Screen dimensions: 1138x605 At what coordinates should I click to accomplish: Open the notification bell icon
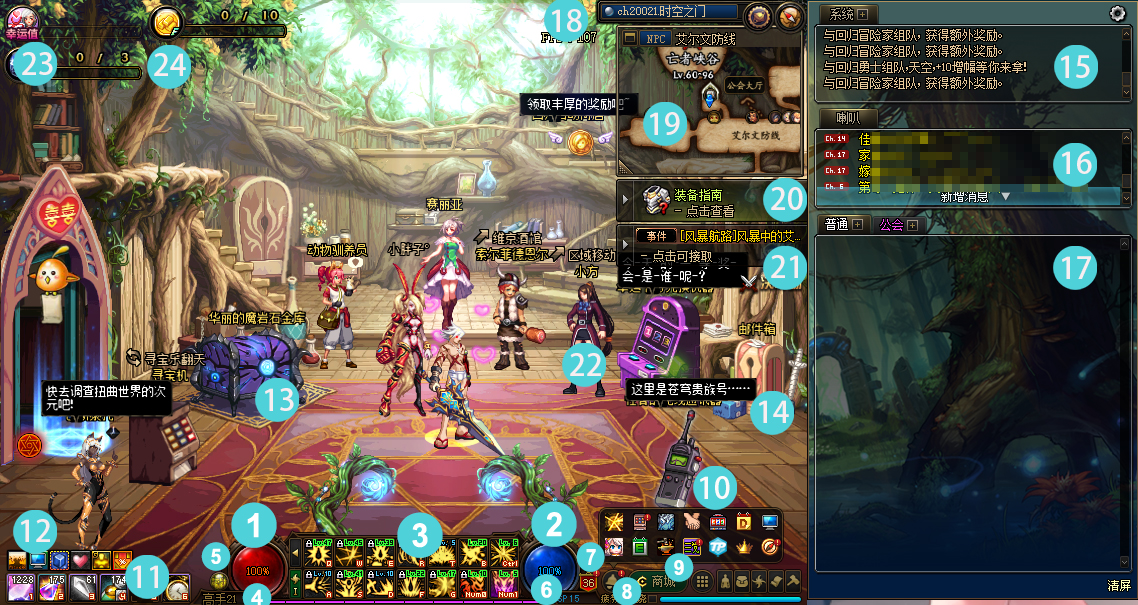pos(612,580)
